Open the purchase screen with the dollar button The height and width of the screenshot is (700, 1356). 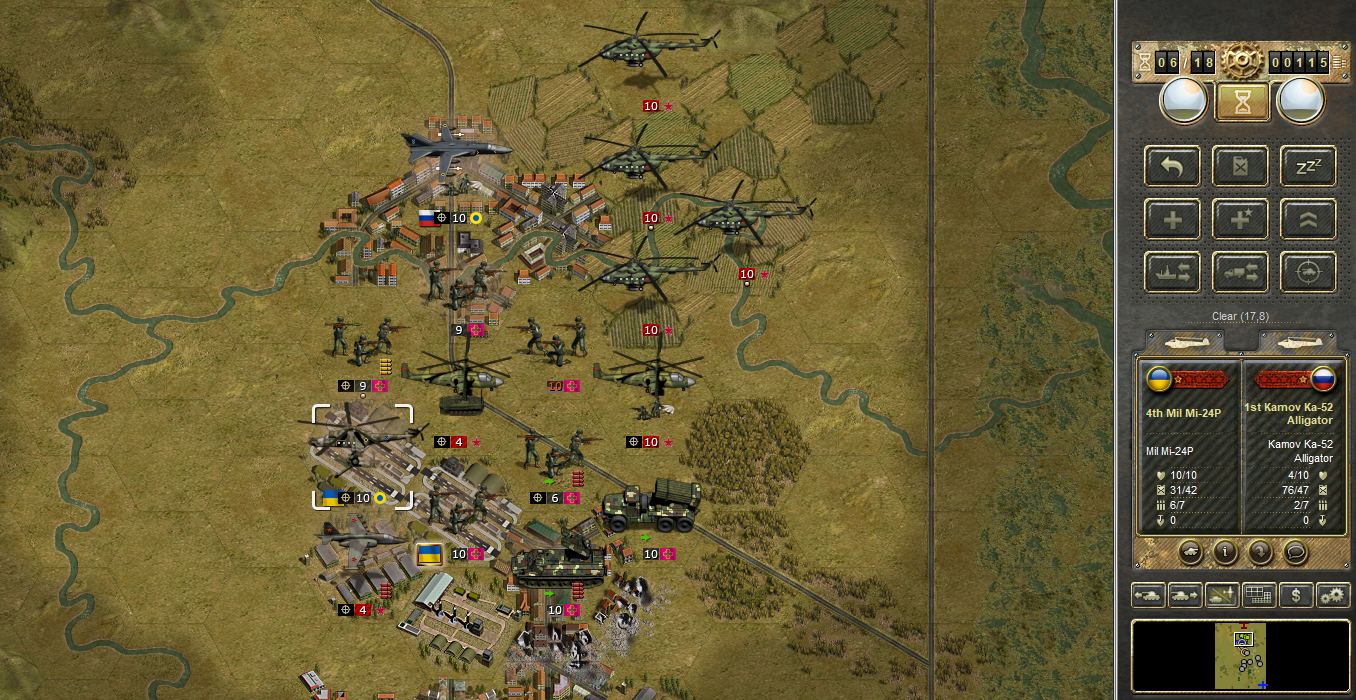tap(1296, 596)
